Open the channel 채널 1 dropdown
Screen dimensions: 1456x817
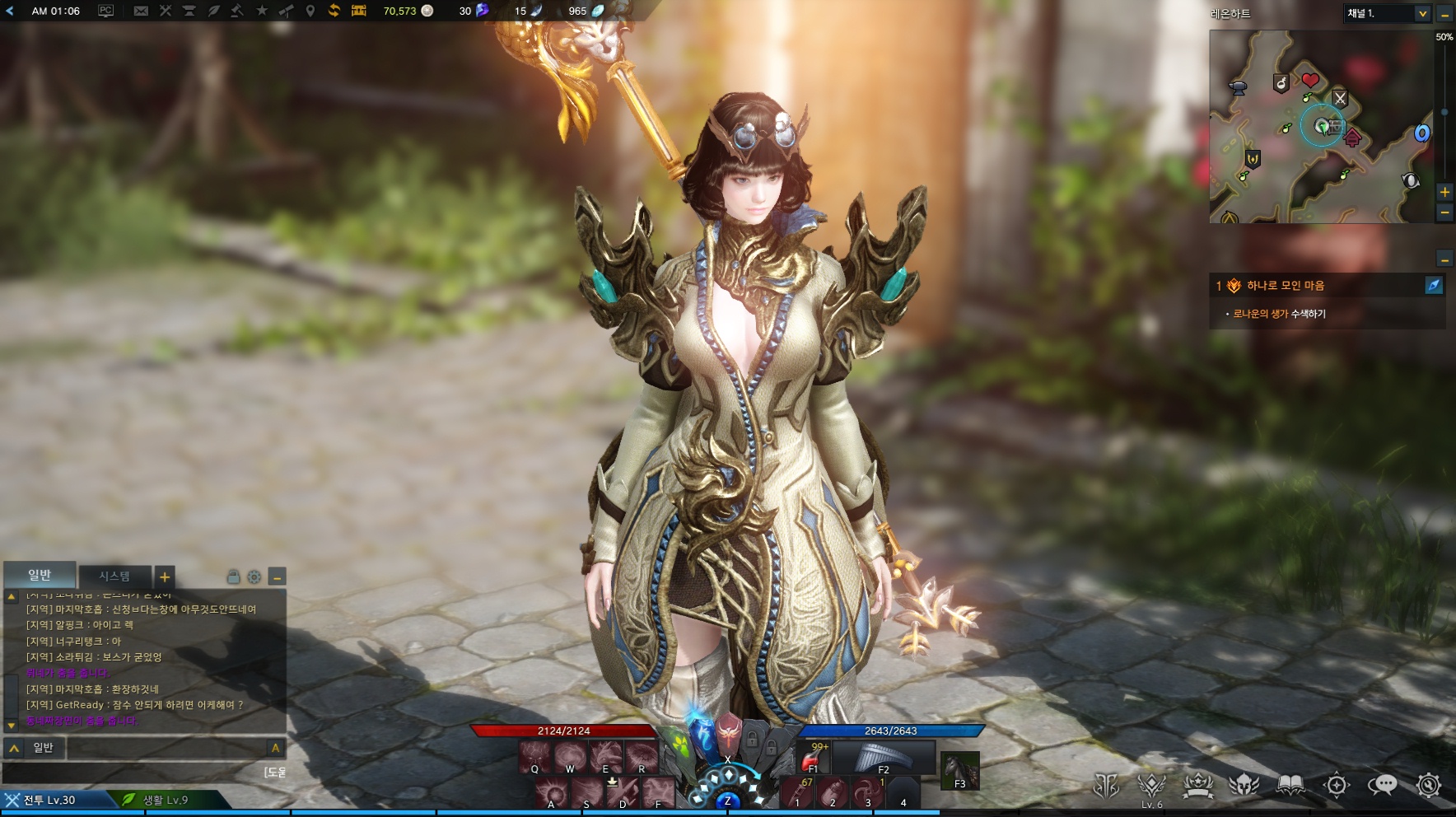pos(1422,13)
